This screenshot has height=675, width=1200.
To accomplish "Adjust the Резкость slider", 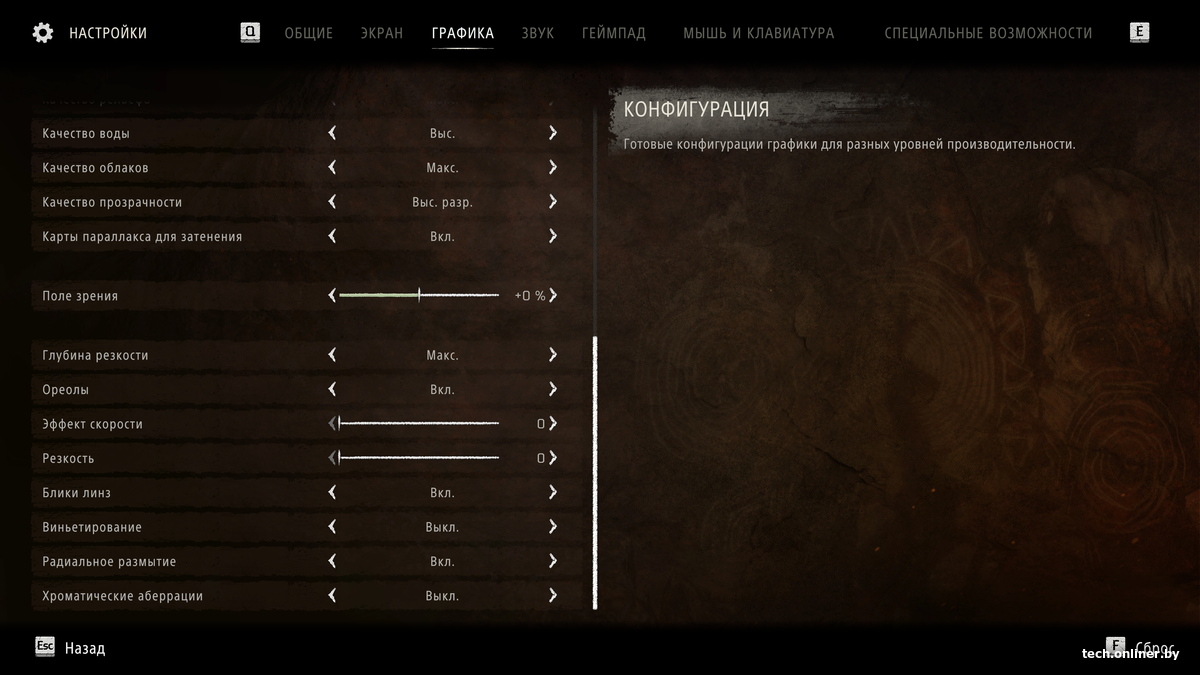I will click(419, 458).
